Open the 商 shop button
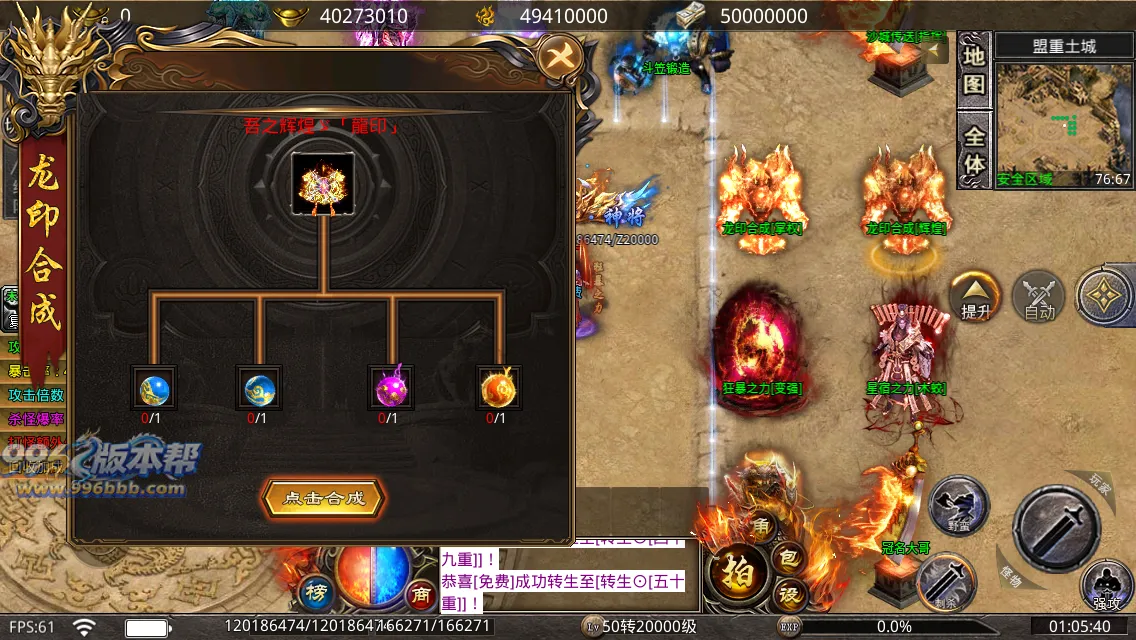1136x640 pixels. point(421,595)
